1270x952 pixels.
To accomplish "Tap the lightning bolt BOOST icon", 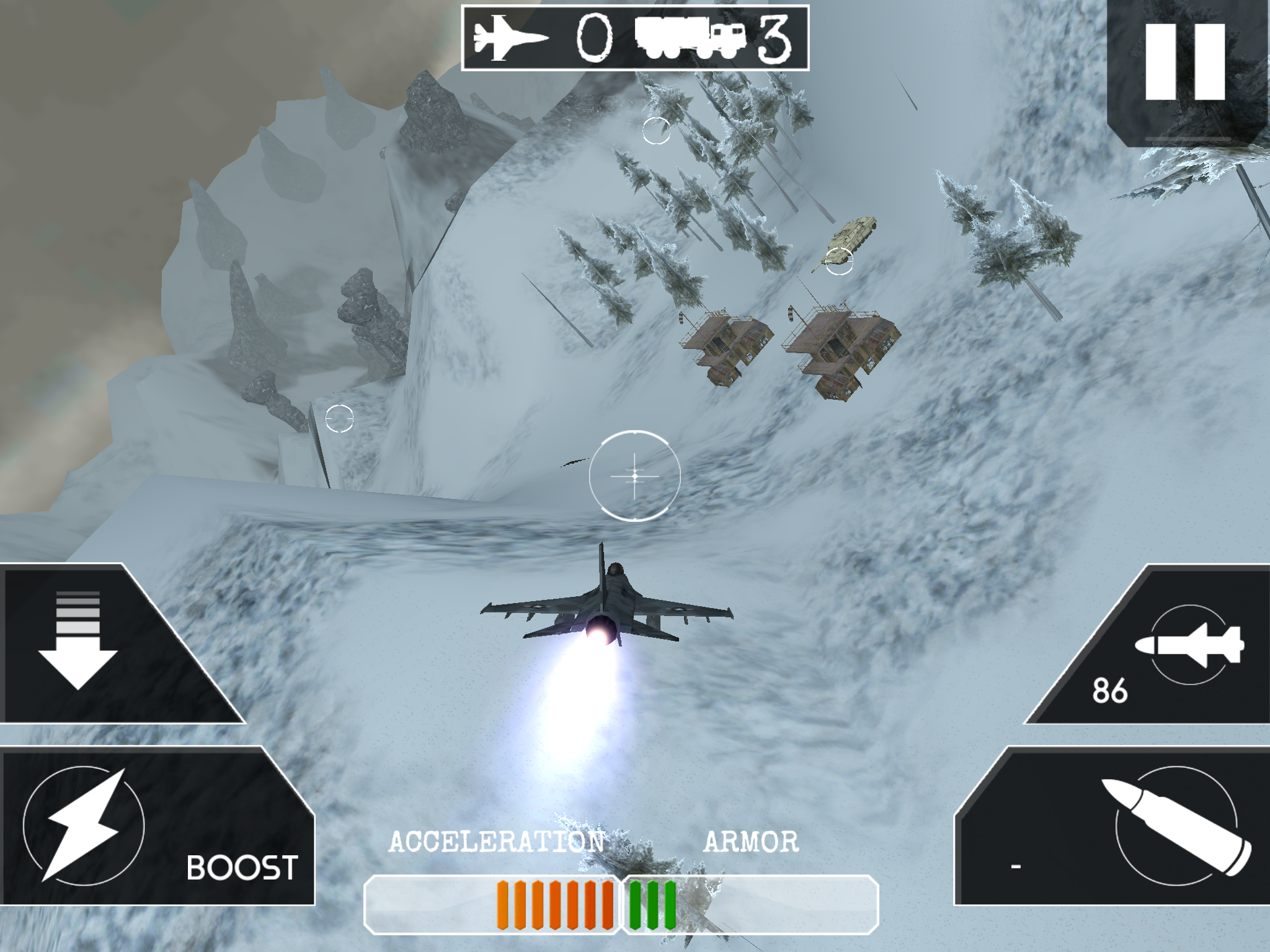I will (x=84, y=824).
